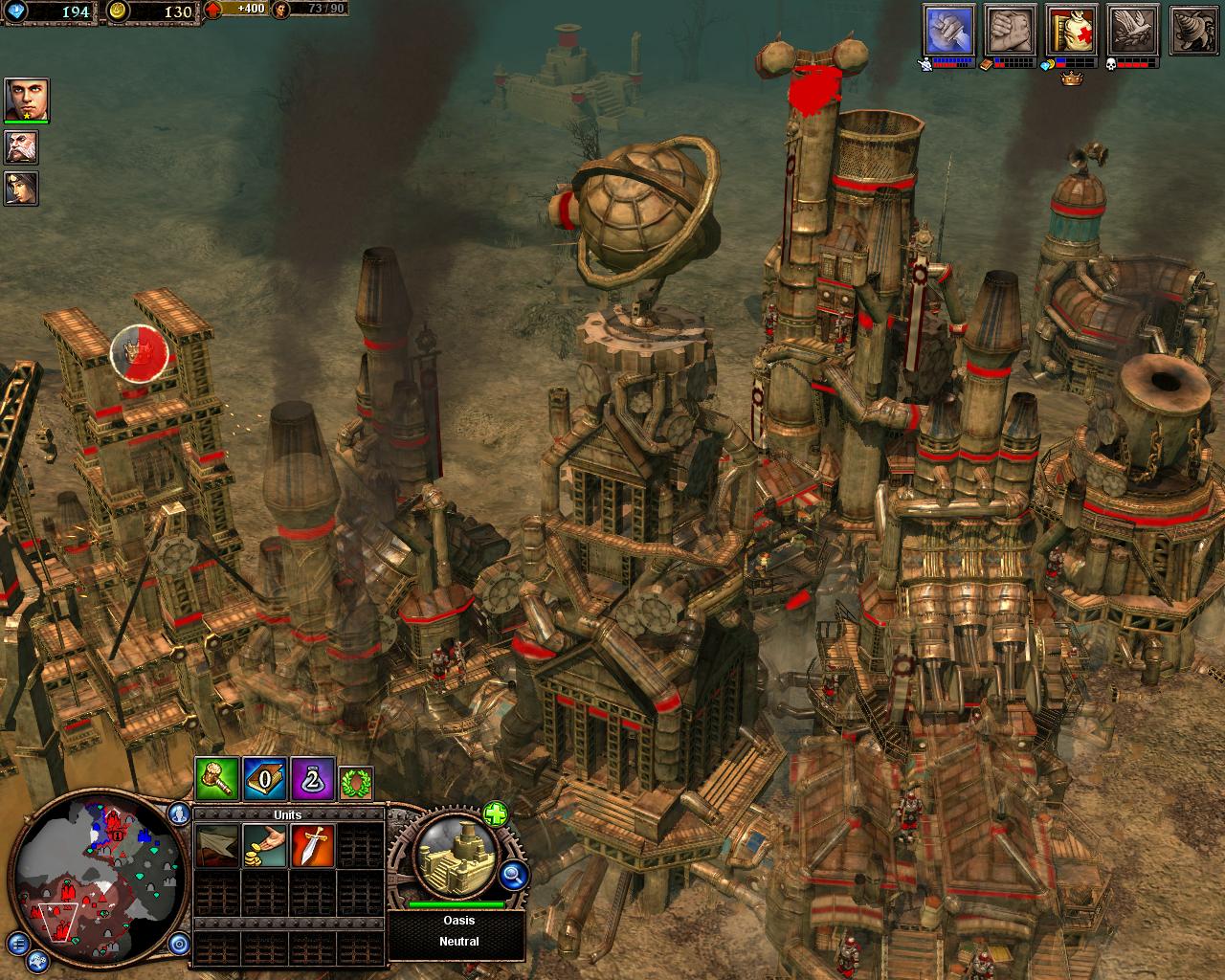This screenshot has width=1225, height=980.
Task: Choose the hand with gold coins action
Action: pyautogui.click(x=264, y=847)
